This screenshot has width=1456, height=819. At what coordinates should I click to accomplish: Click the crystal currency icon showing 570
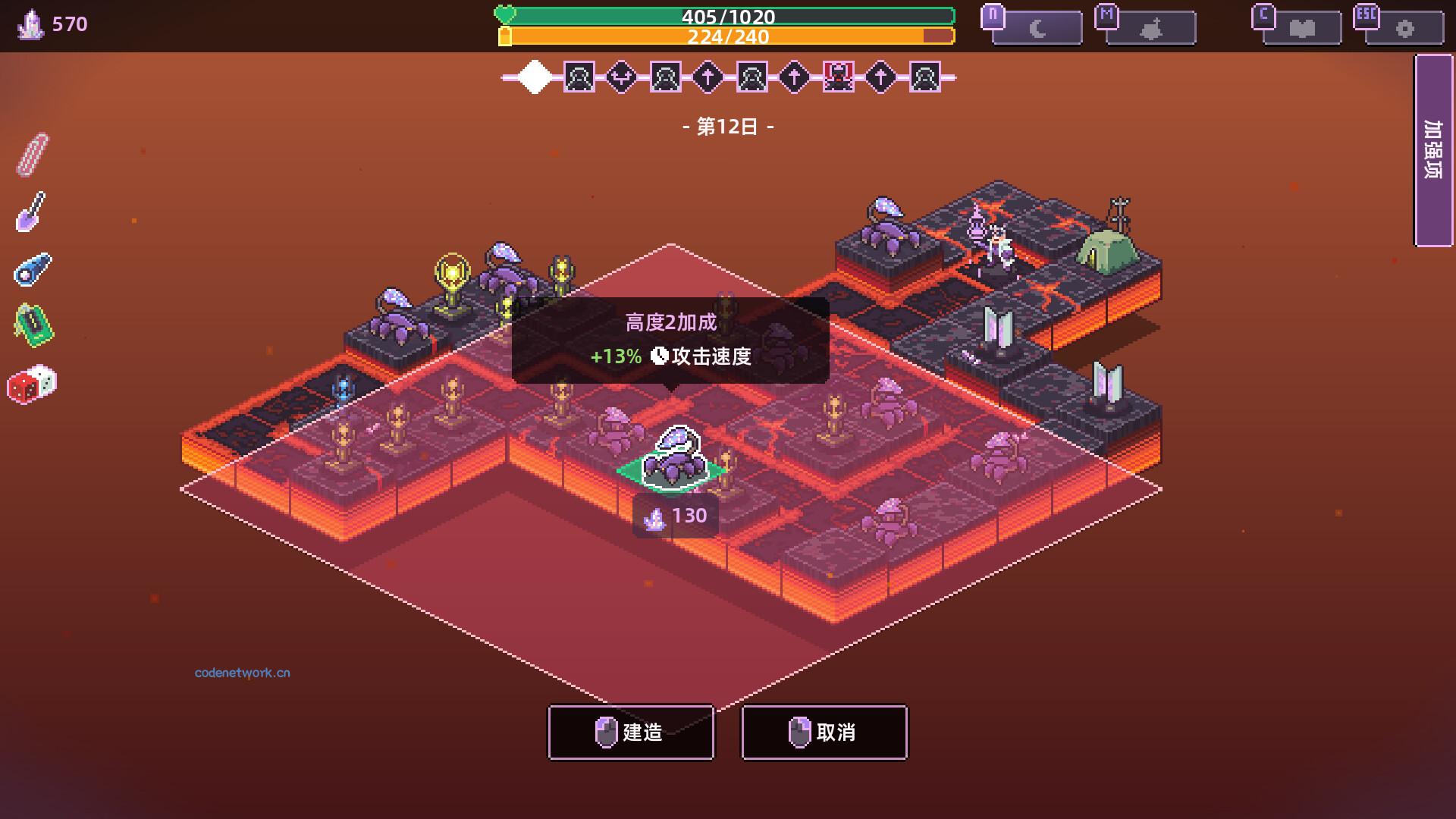tap(28, 23)
